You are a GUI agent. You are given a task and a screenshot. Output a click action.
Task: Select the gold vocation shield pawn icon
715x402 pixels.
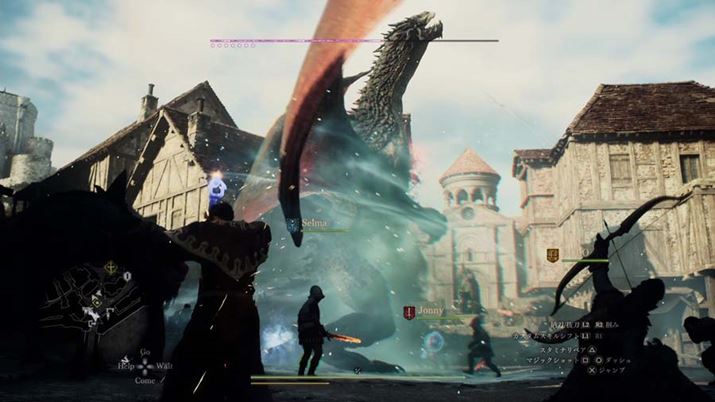(552, 256)
